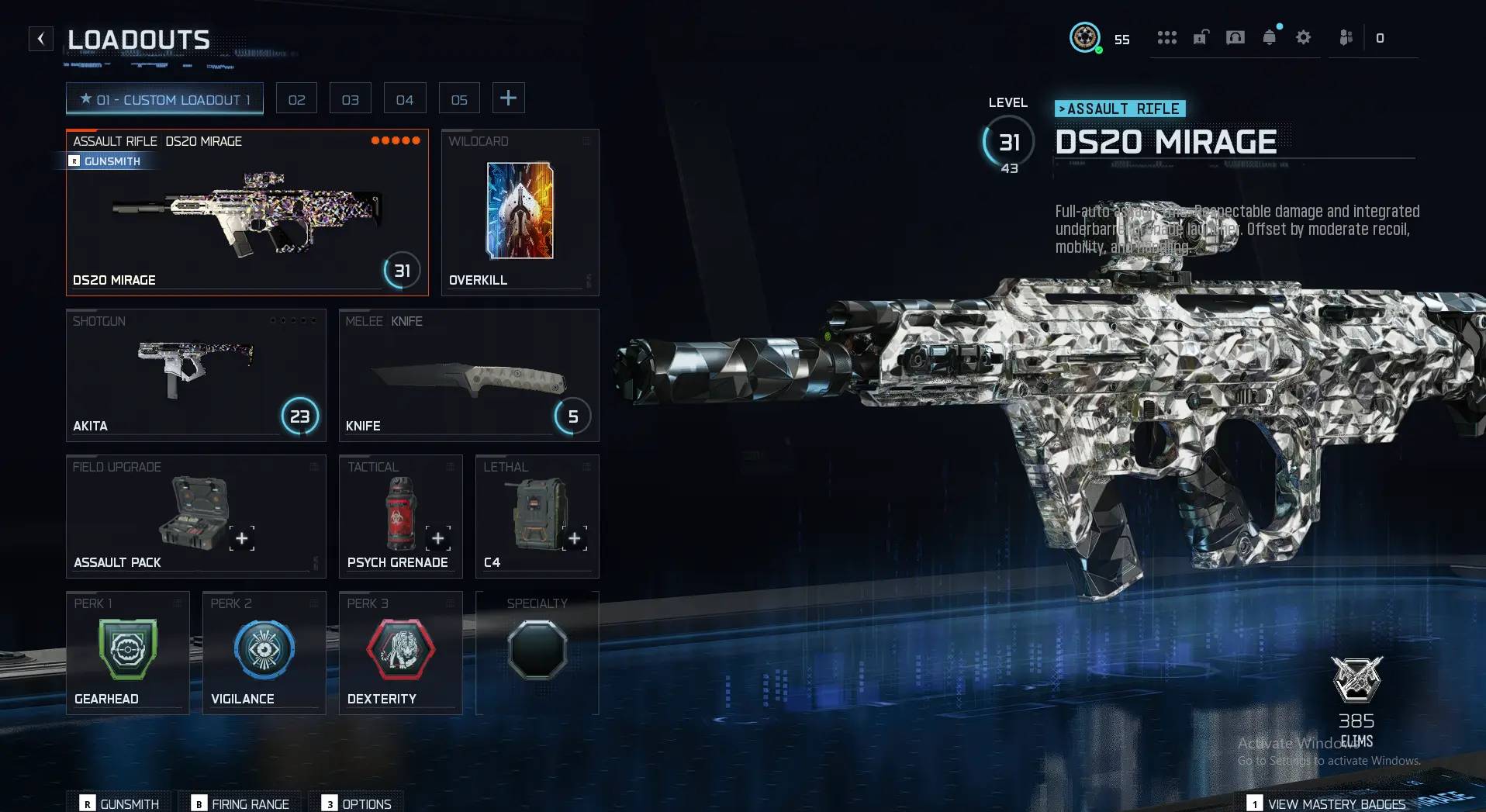Click the empty Specialty slot
Screen dimensions: 1486x812
pos(537,650)
